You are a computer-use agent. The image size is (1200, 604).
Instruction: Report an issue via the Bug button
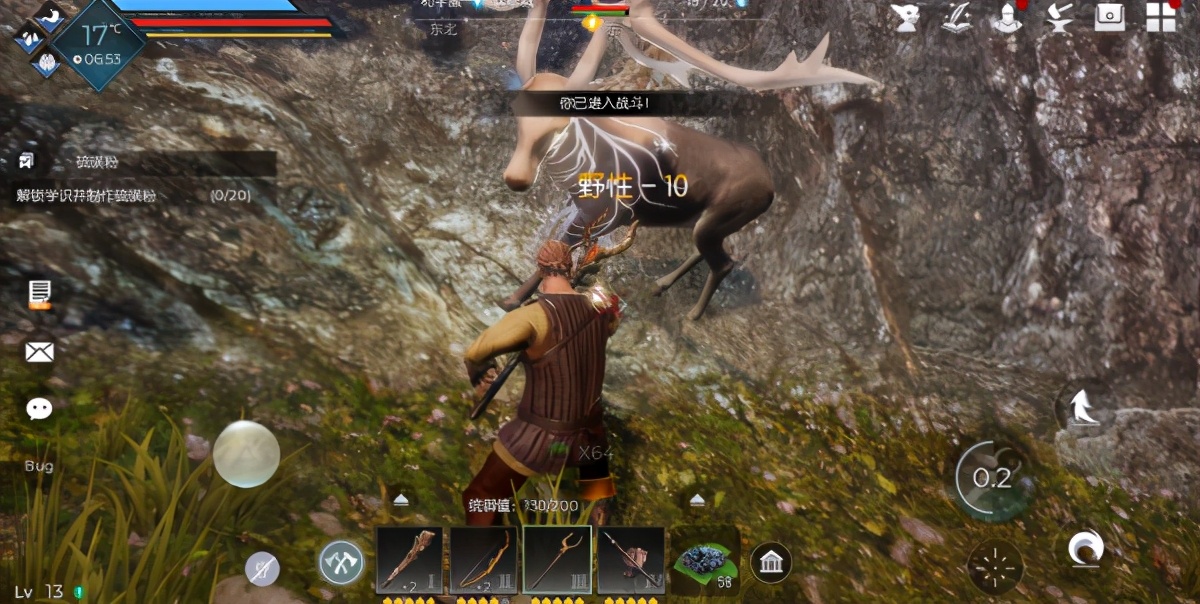(x=39, y=466)
